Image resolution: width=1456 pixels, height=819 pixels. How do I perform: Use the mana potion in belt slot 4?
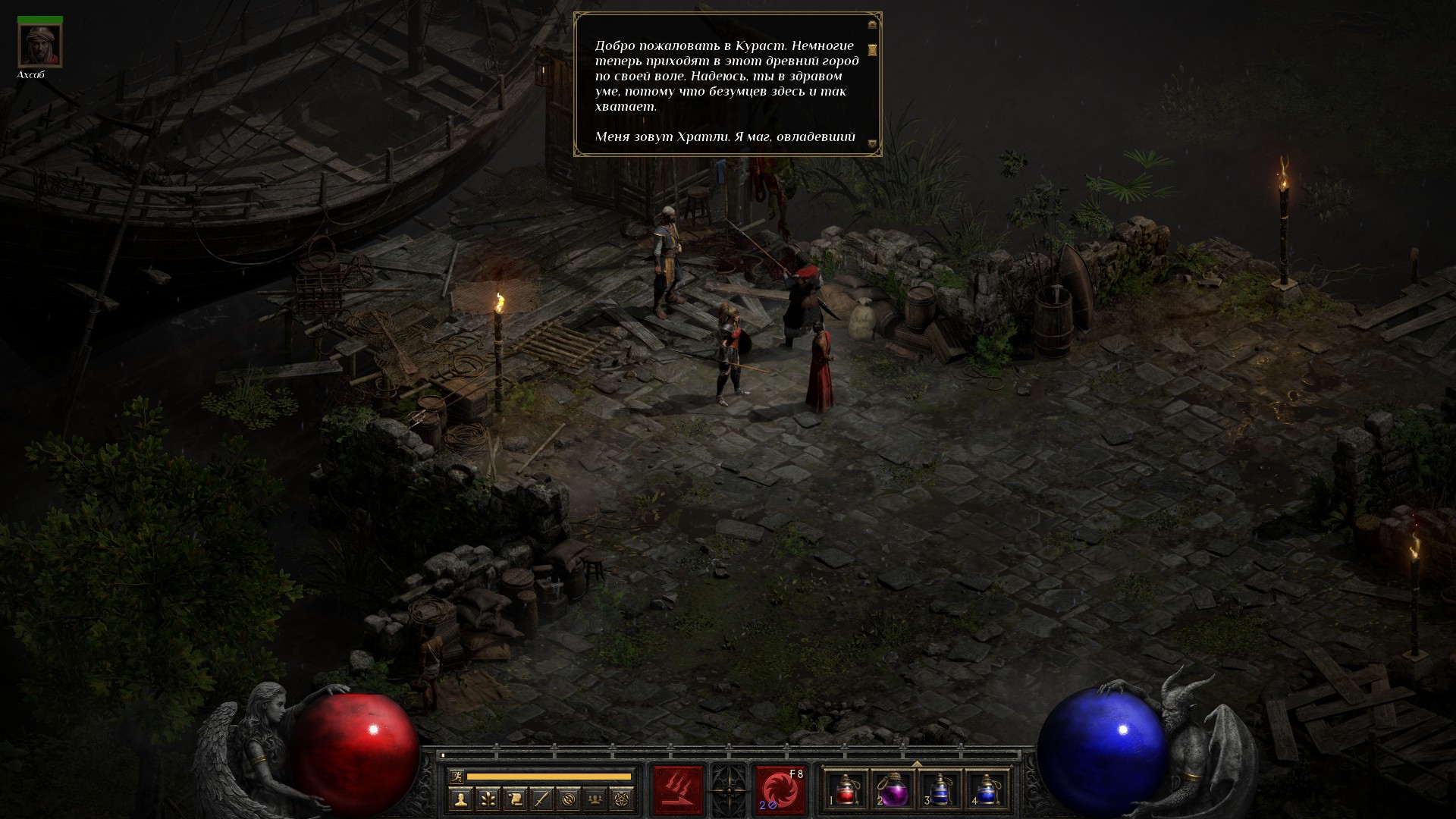(987, 789)
